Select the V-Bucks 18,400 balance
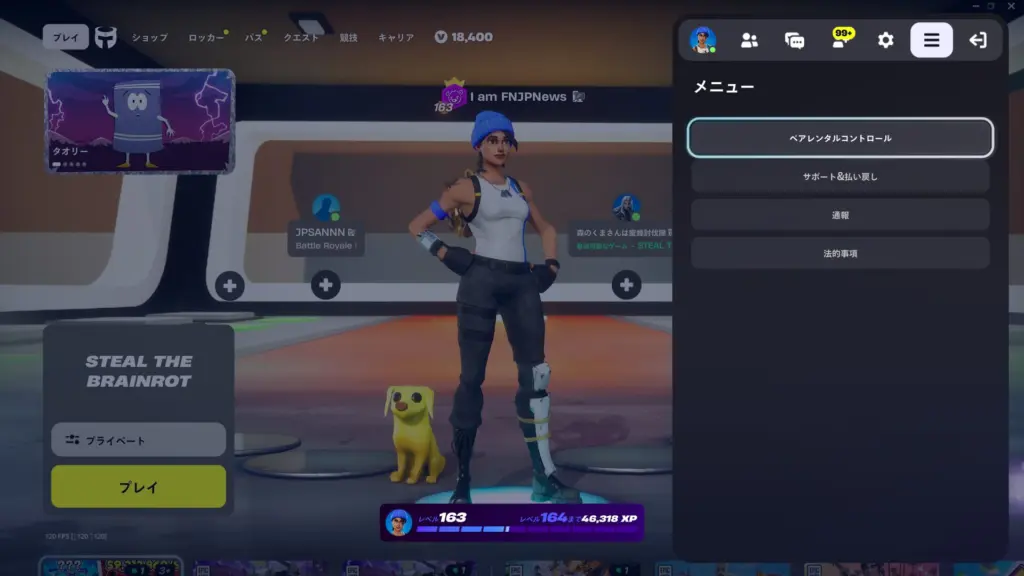 464,37
